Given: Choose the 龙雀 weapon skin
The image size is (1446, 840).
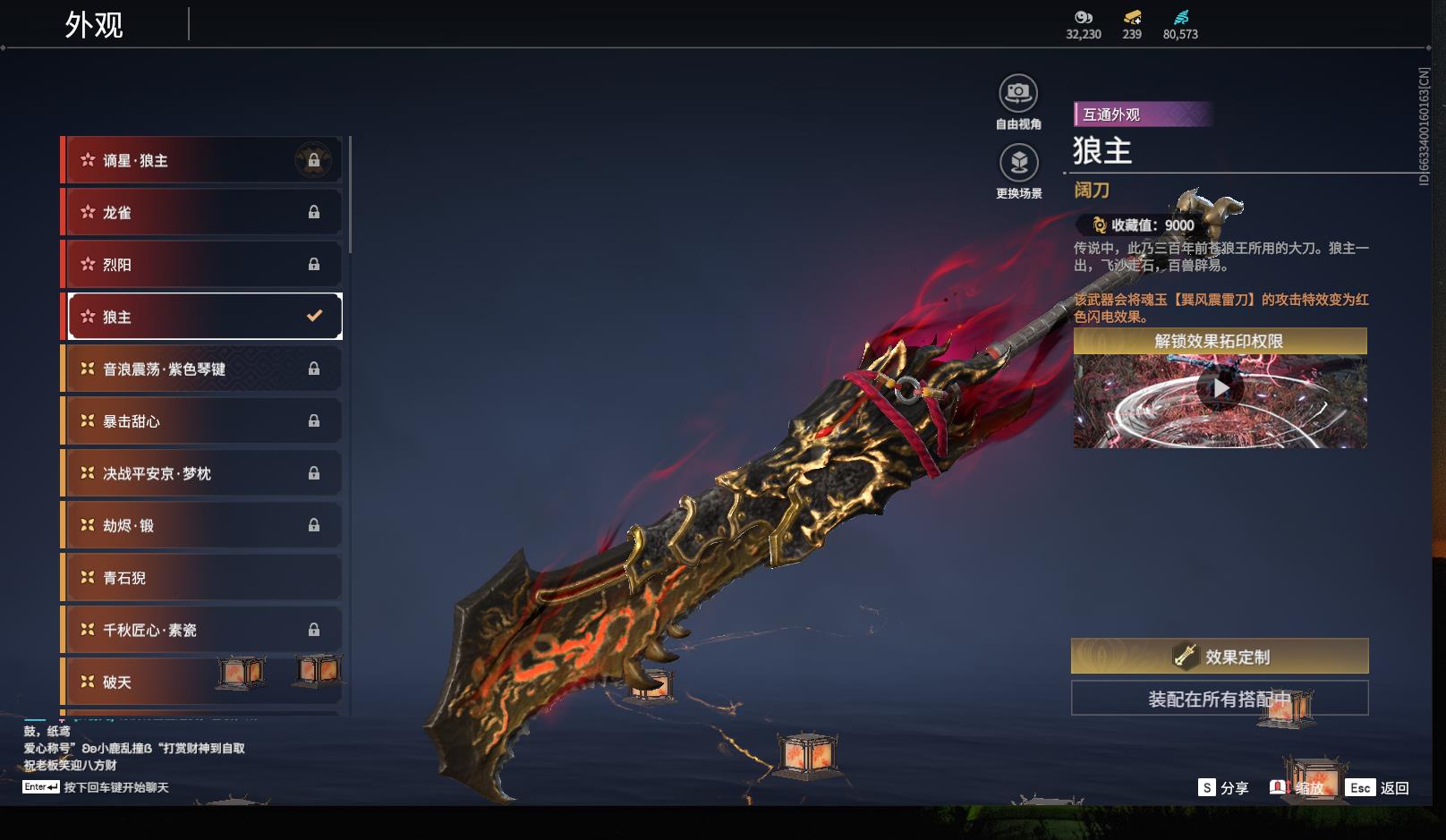Looking at the screenshot, I should pyautogui.click(x=201, y=212).
